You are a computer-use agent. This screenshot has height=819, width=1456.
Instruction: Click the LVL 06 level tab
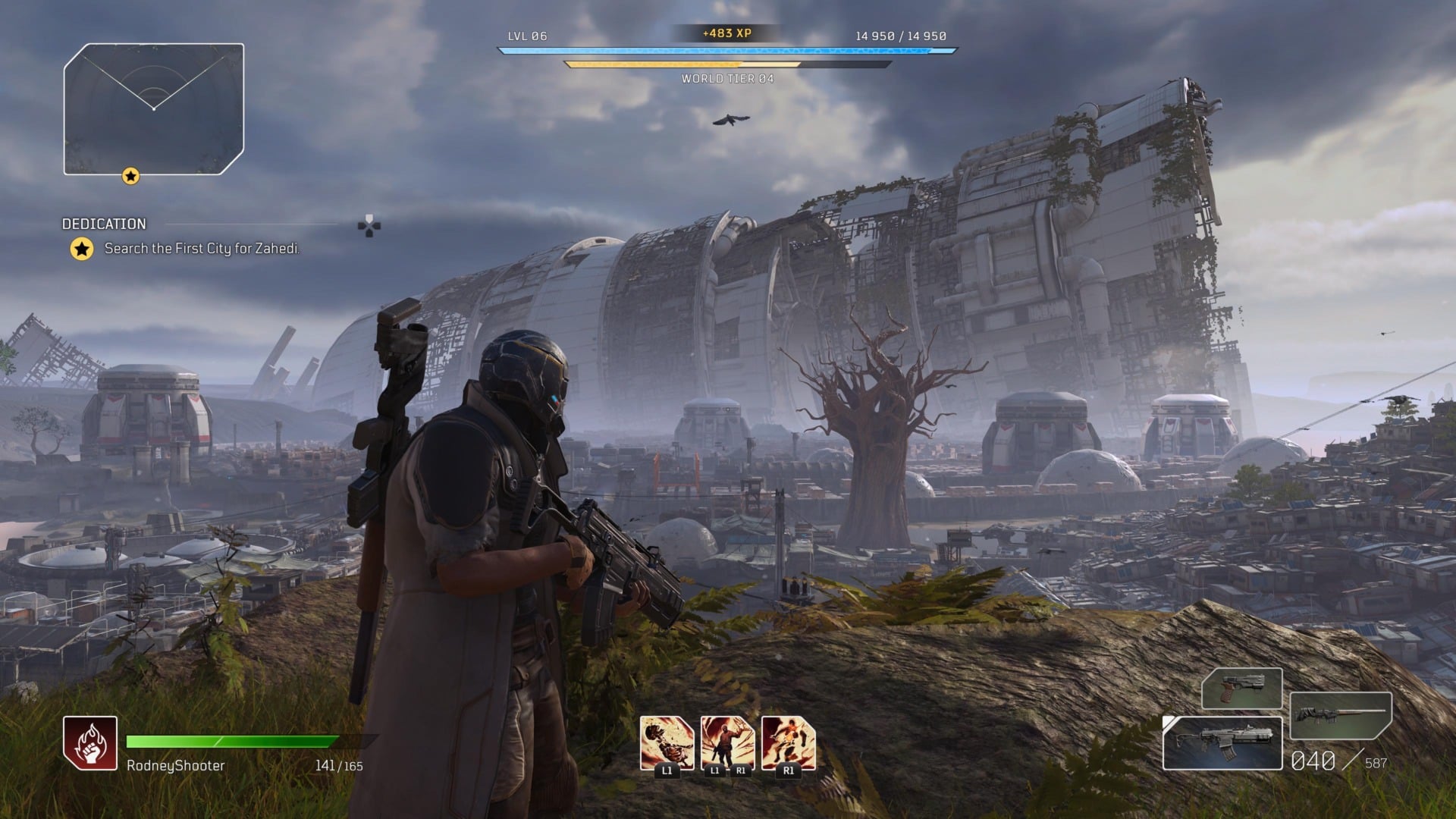(529, 34)
